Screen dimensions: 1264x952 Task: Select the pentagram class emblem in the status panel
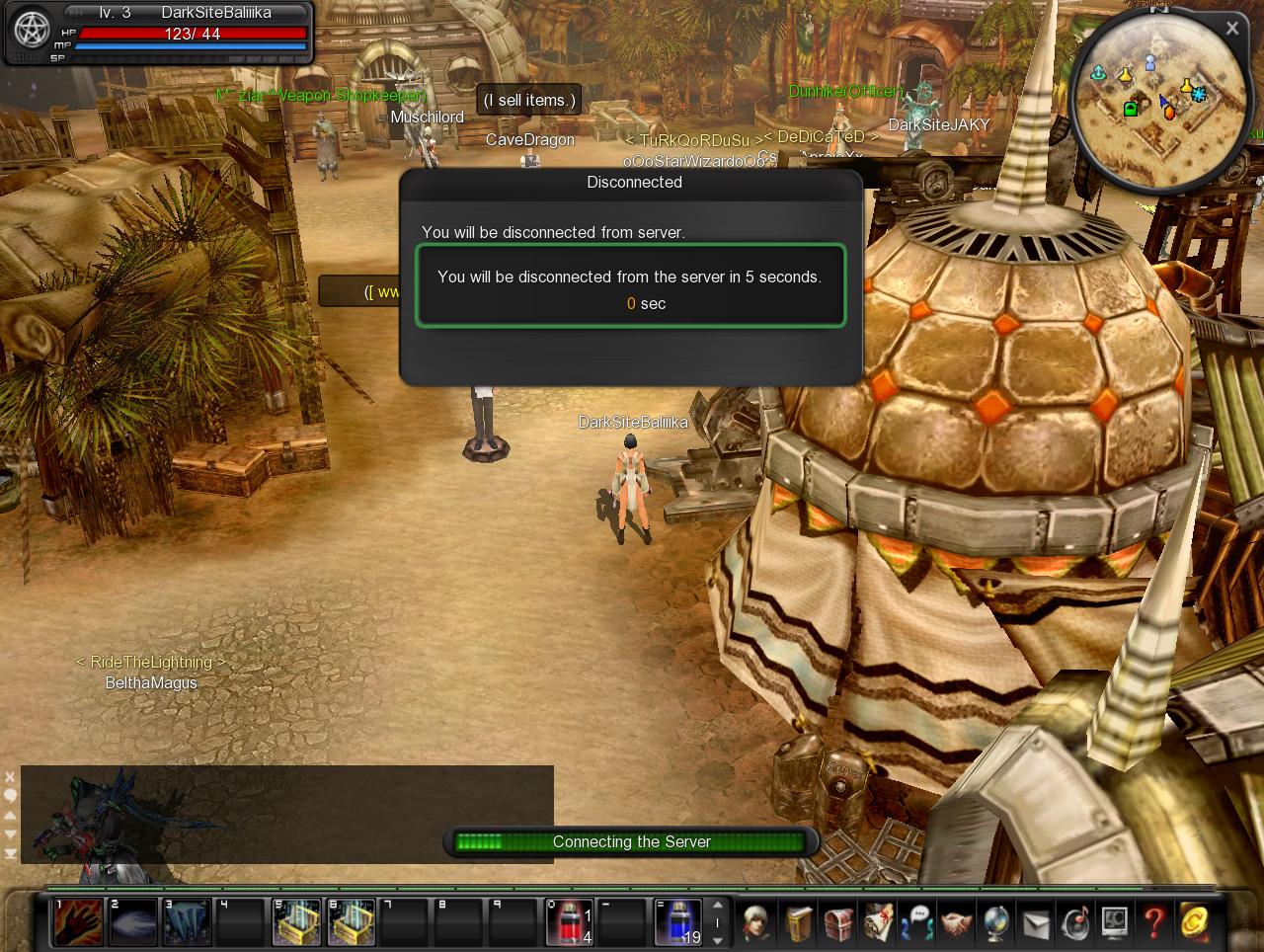[31, 32]
